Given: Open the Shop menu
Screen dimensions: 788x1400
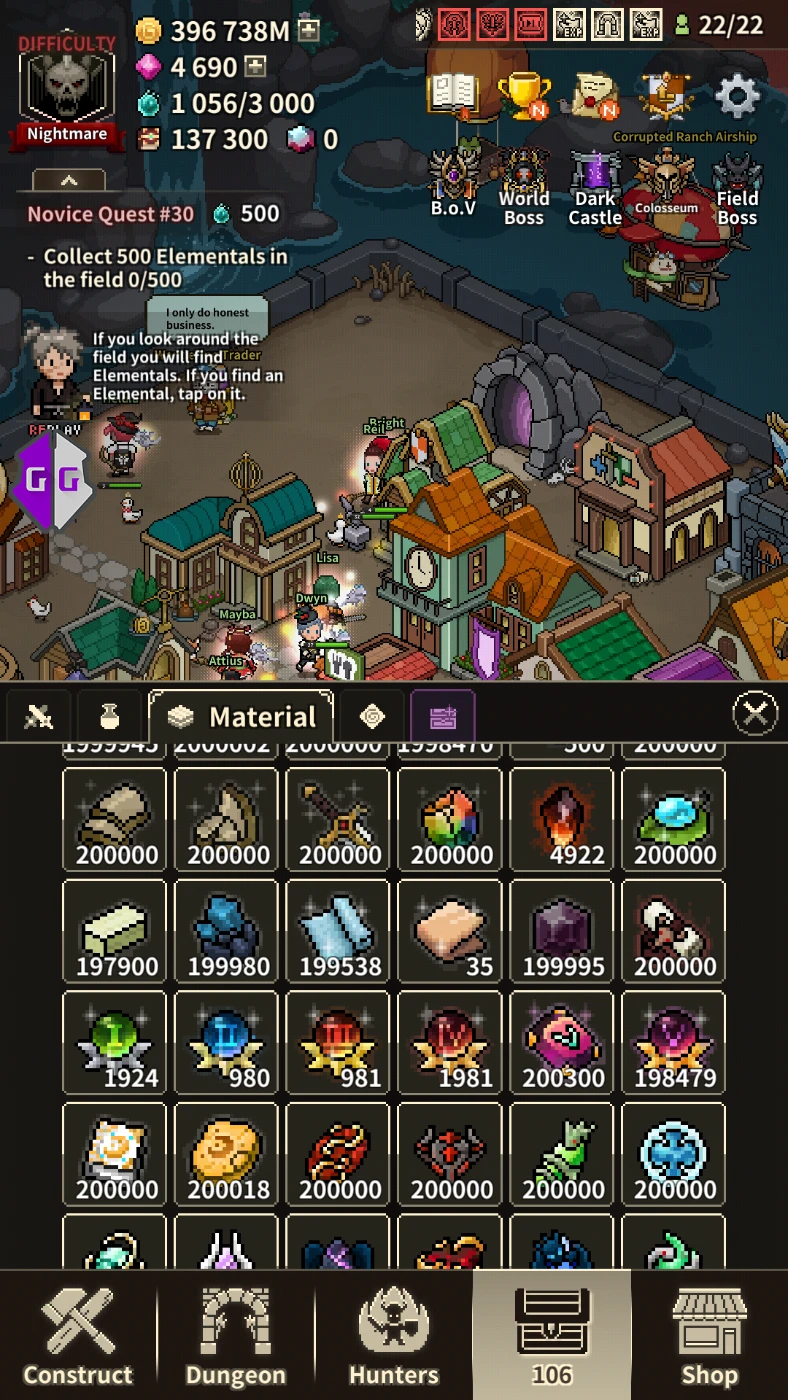Looking at the screenshot, I should point(709,1337).
